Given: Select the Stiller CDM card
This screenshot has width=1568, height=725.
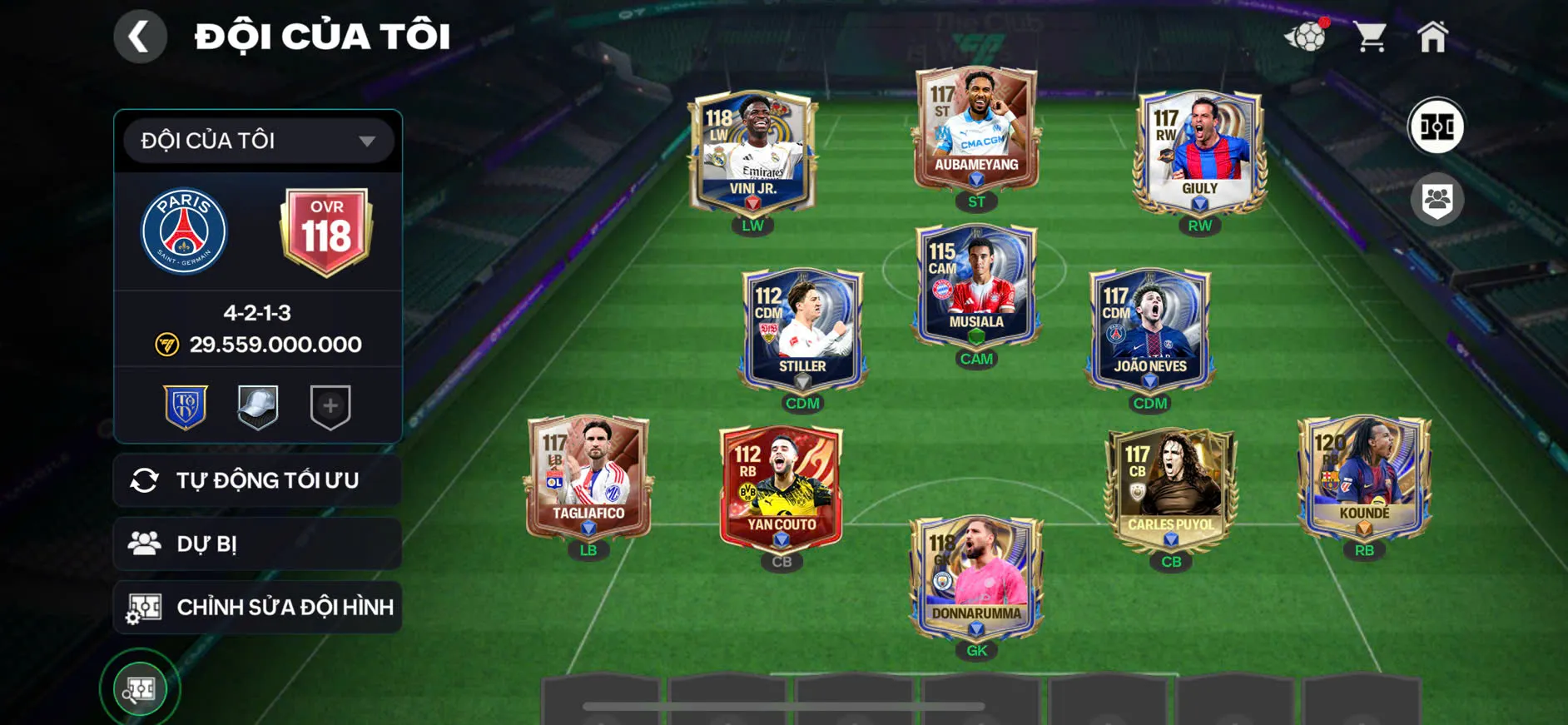Looking at the screenshot, I should pos(802,330).
